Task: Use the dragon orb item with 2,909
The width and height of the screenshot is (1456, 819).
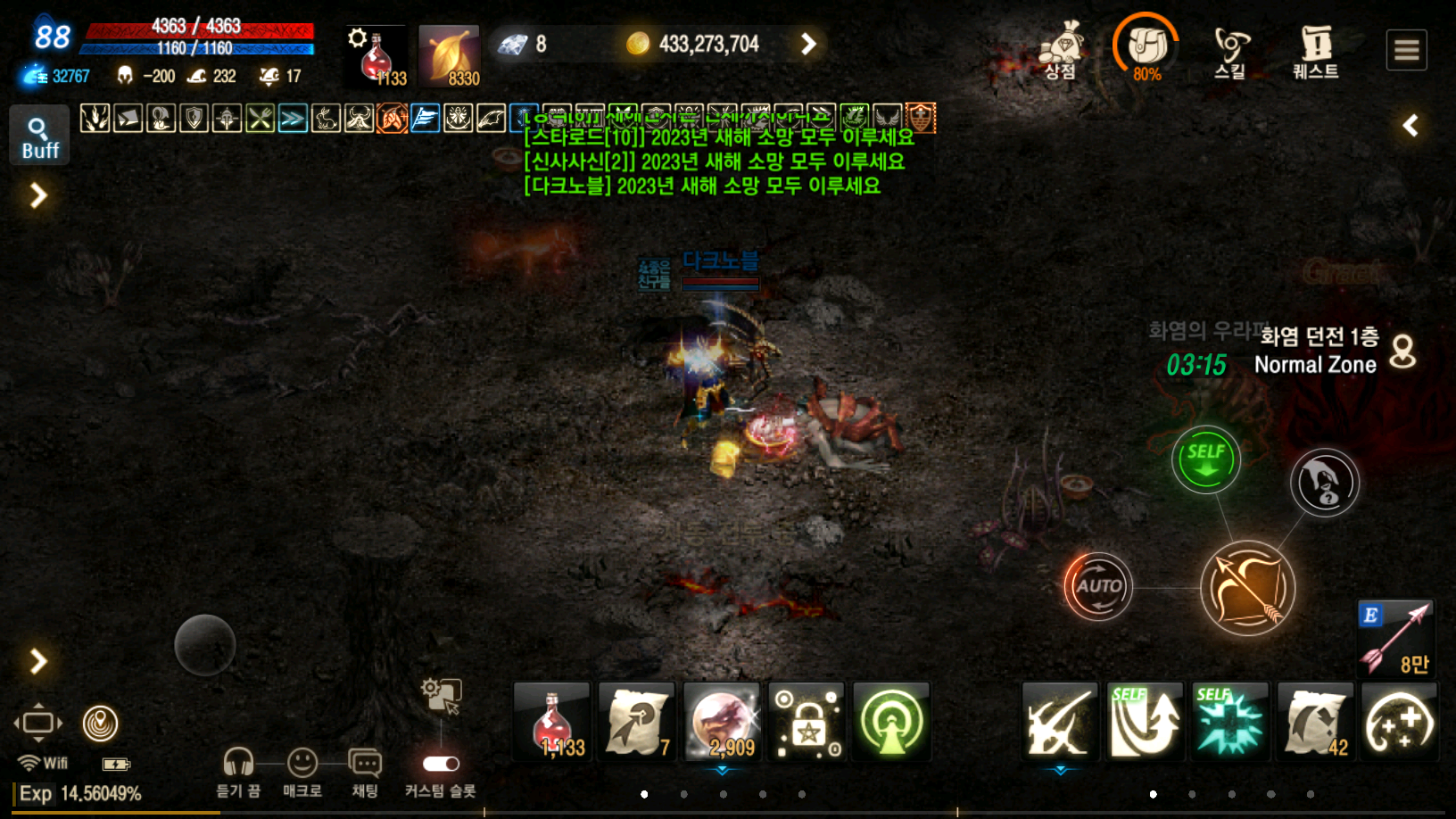Action: [722, 722]
